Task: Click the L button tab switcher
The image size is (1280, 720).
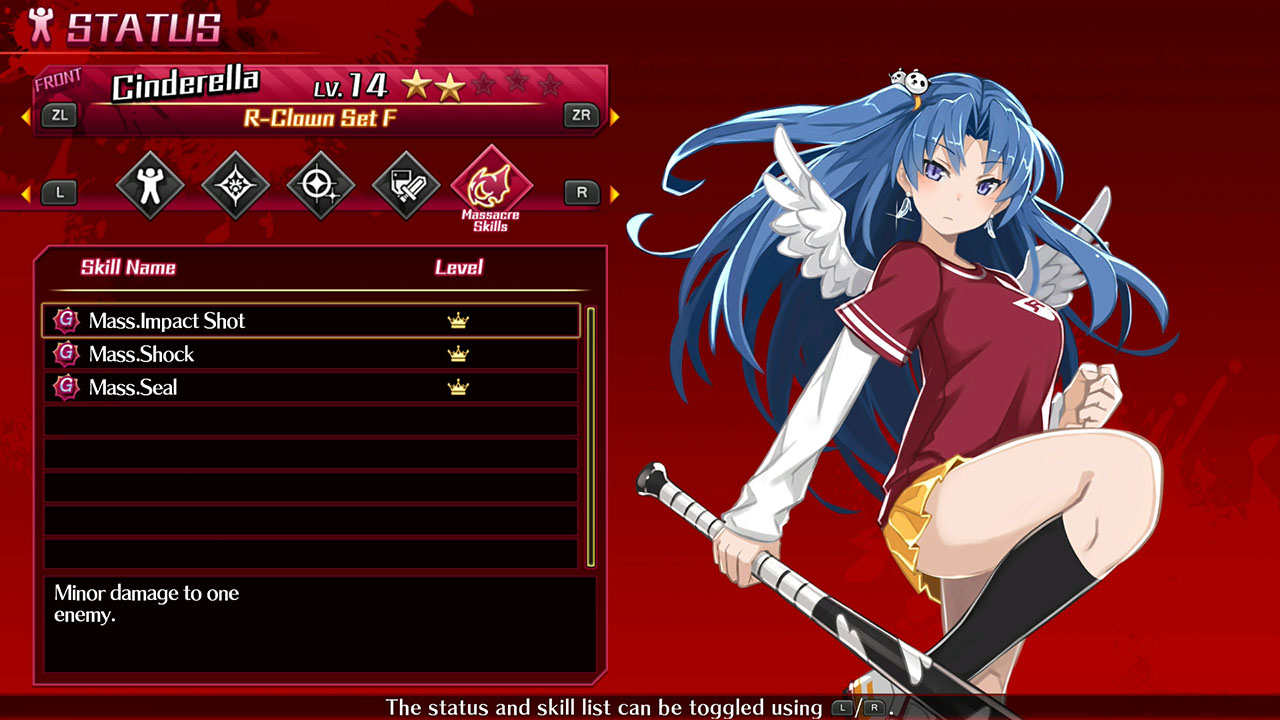Action: click(58, 192)
